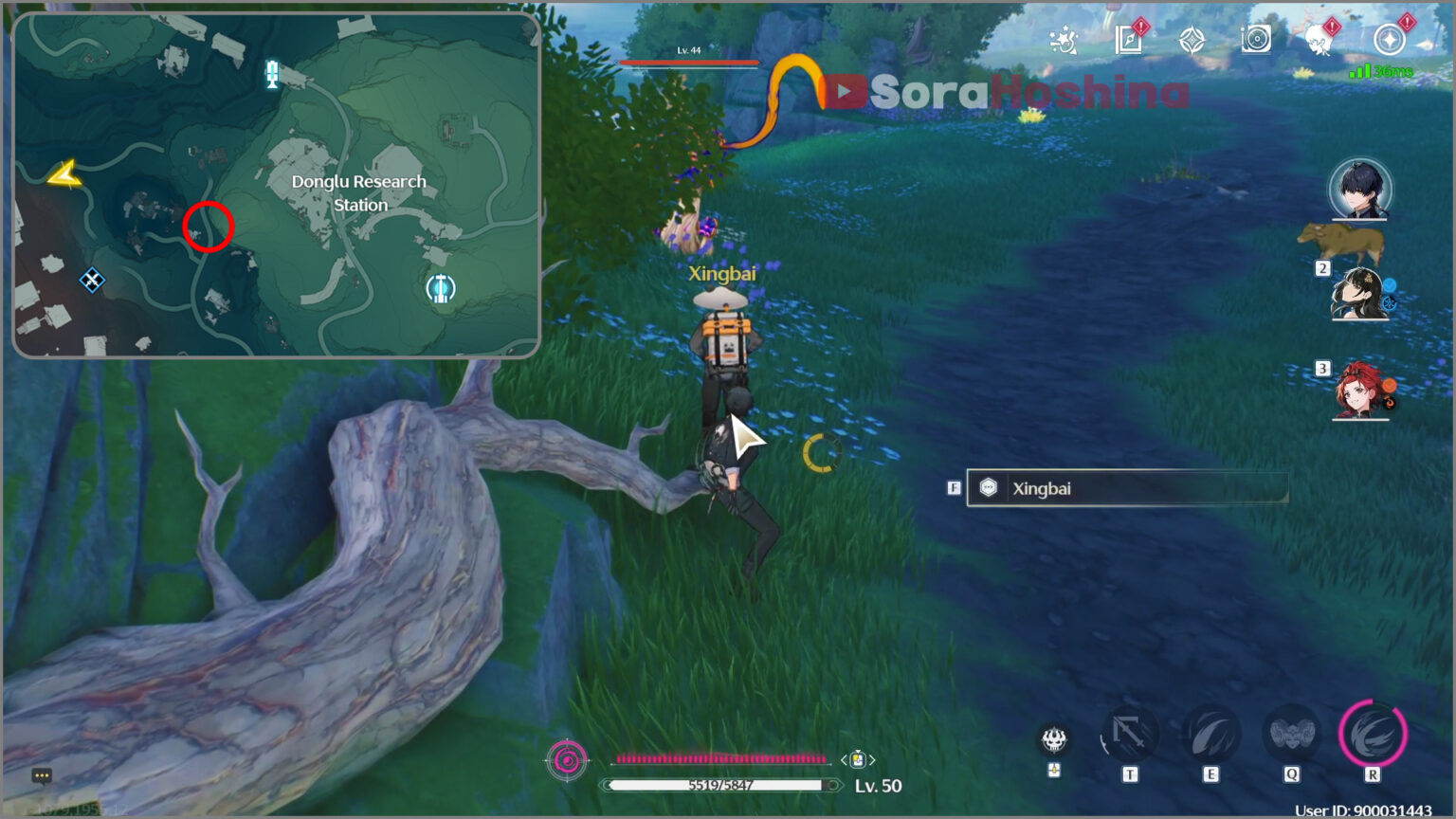Click the Resonance Beacon icon on the minimap
The image size is (1456, 819).
[441, 287]
